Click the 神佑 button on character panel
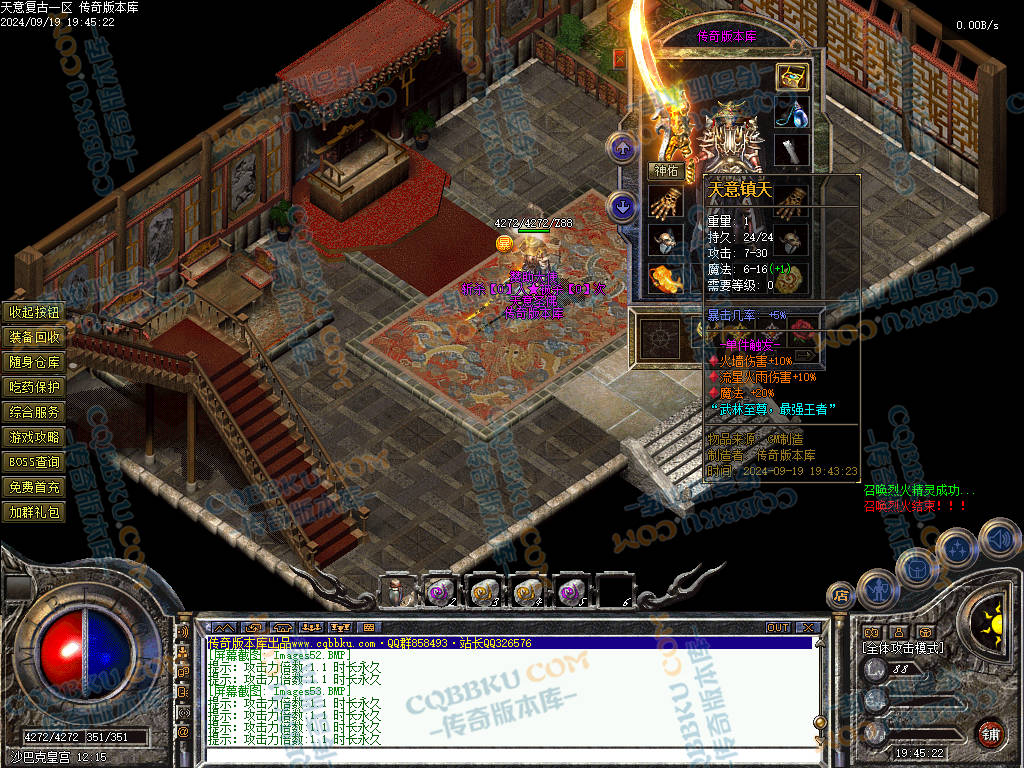This screenshot has height=768, width=1024. click(x=666, y=170)
